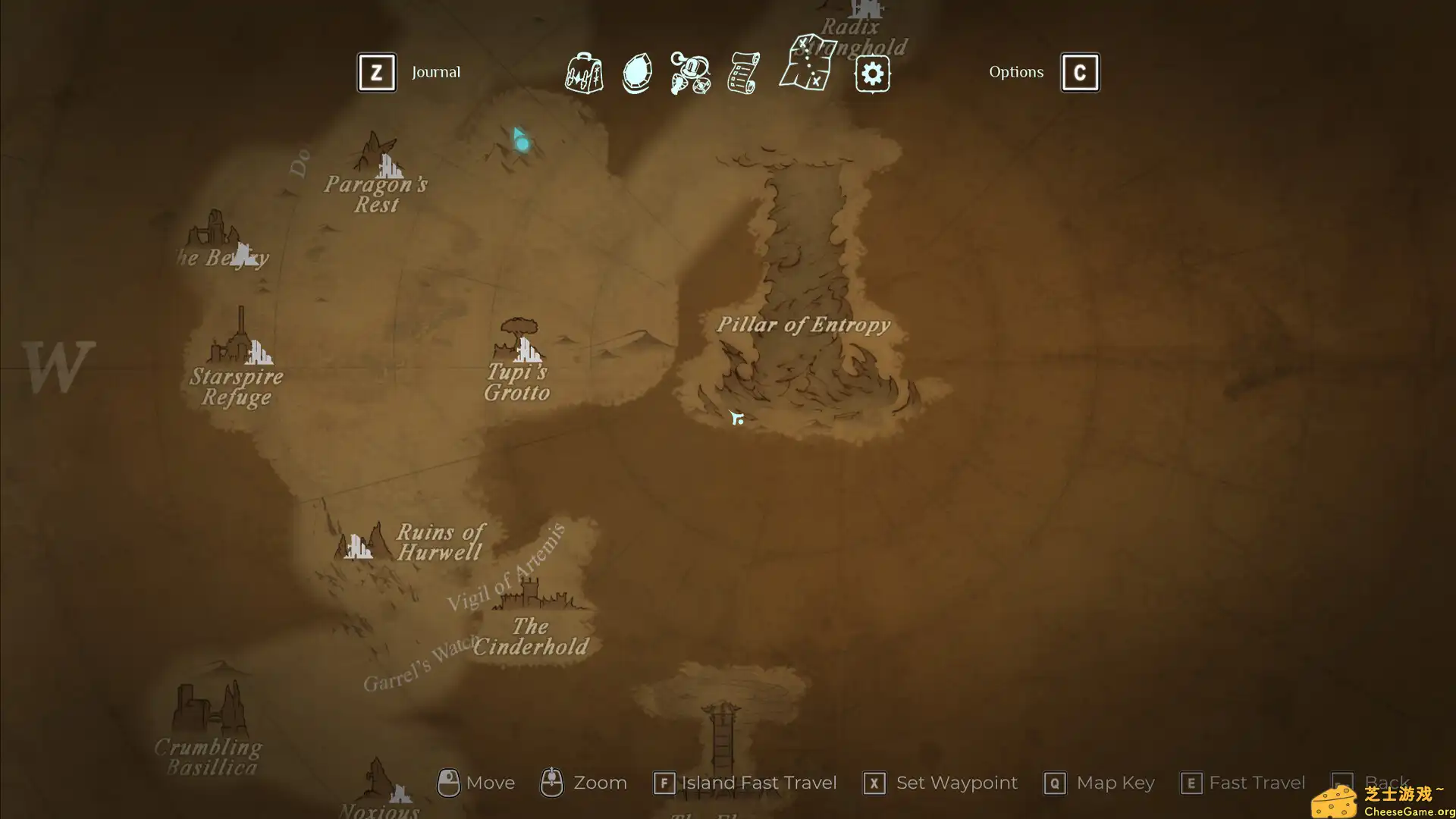Select the Noxious area fast travel marker
The width and height of the screenshot is (1456, 819).
pos(400,793)
